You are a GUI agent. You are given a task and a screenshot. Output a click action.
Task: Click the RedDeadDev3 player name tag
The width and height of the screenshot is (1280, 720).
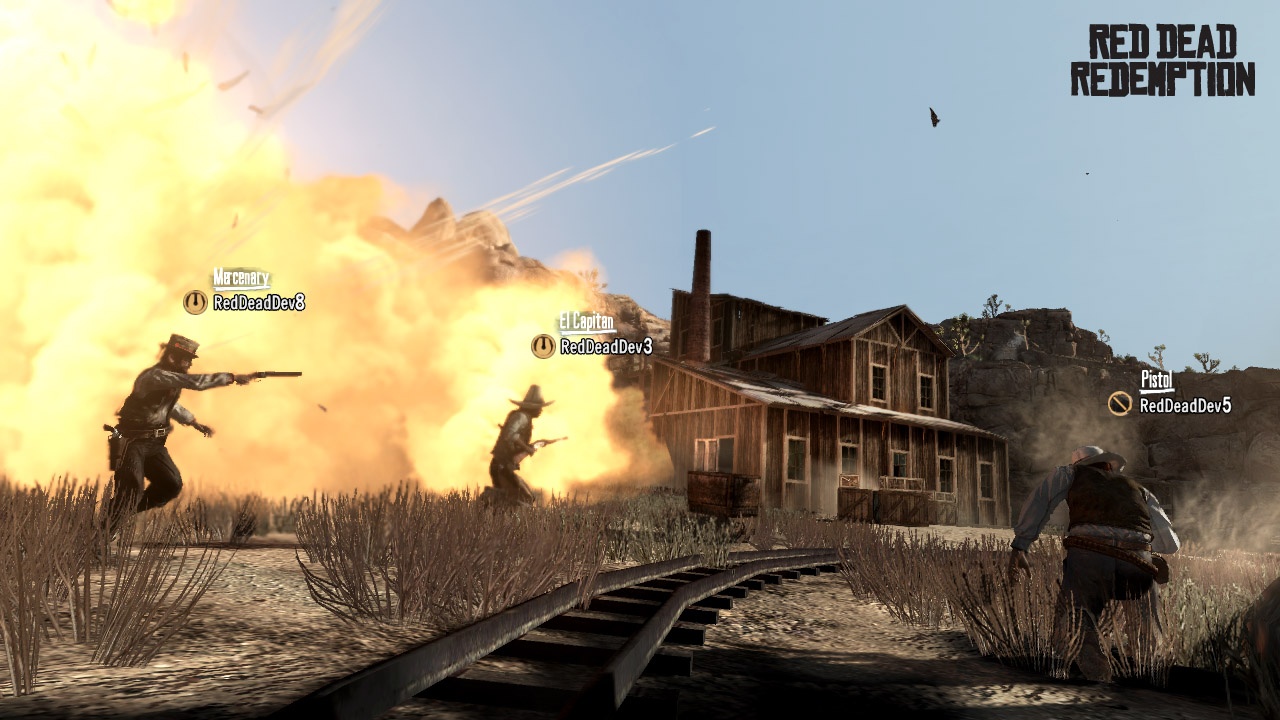coord(606,347)
